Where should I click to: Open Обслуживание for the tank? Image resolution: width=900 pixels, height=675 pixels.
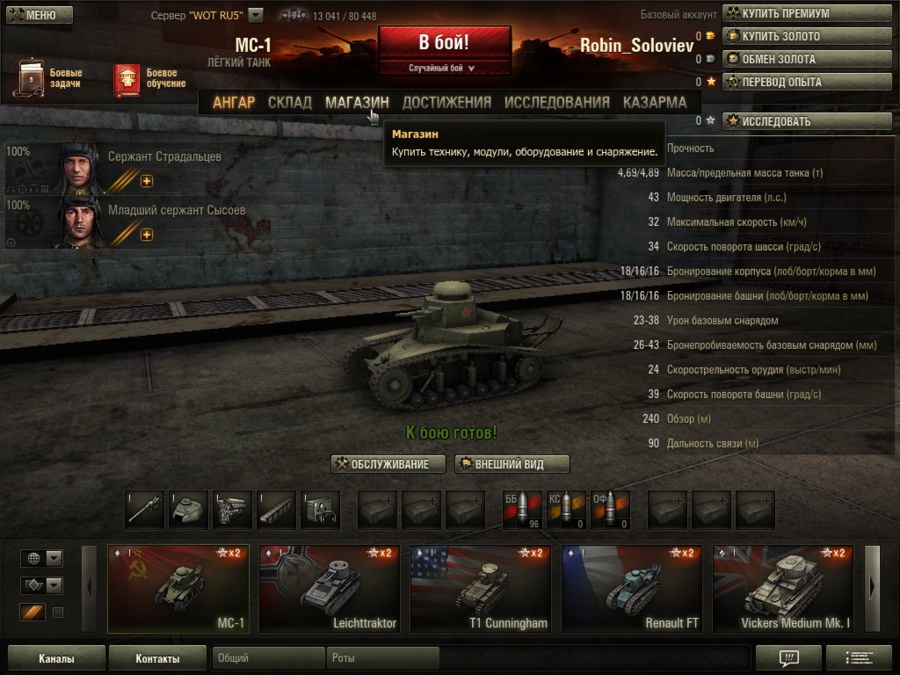tap(388, 464)
